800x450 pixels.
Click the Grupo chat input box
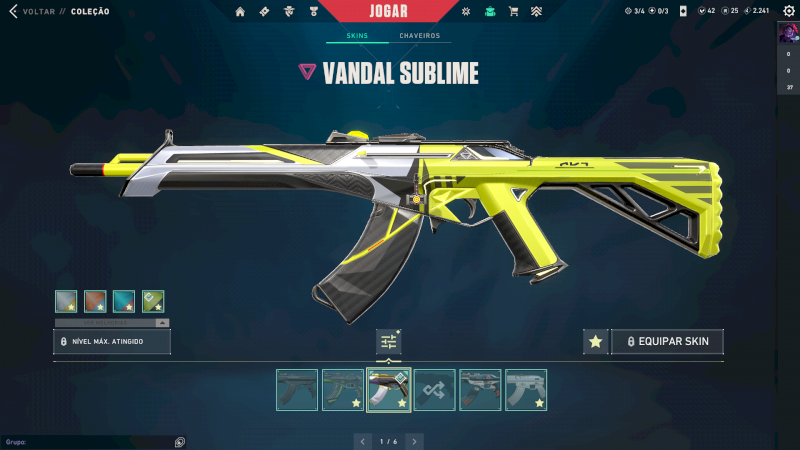tap(90, 441)
